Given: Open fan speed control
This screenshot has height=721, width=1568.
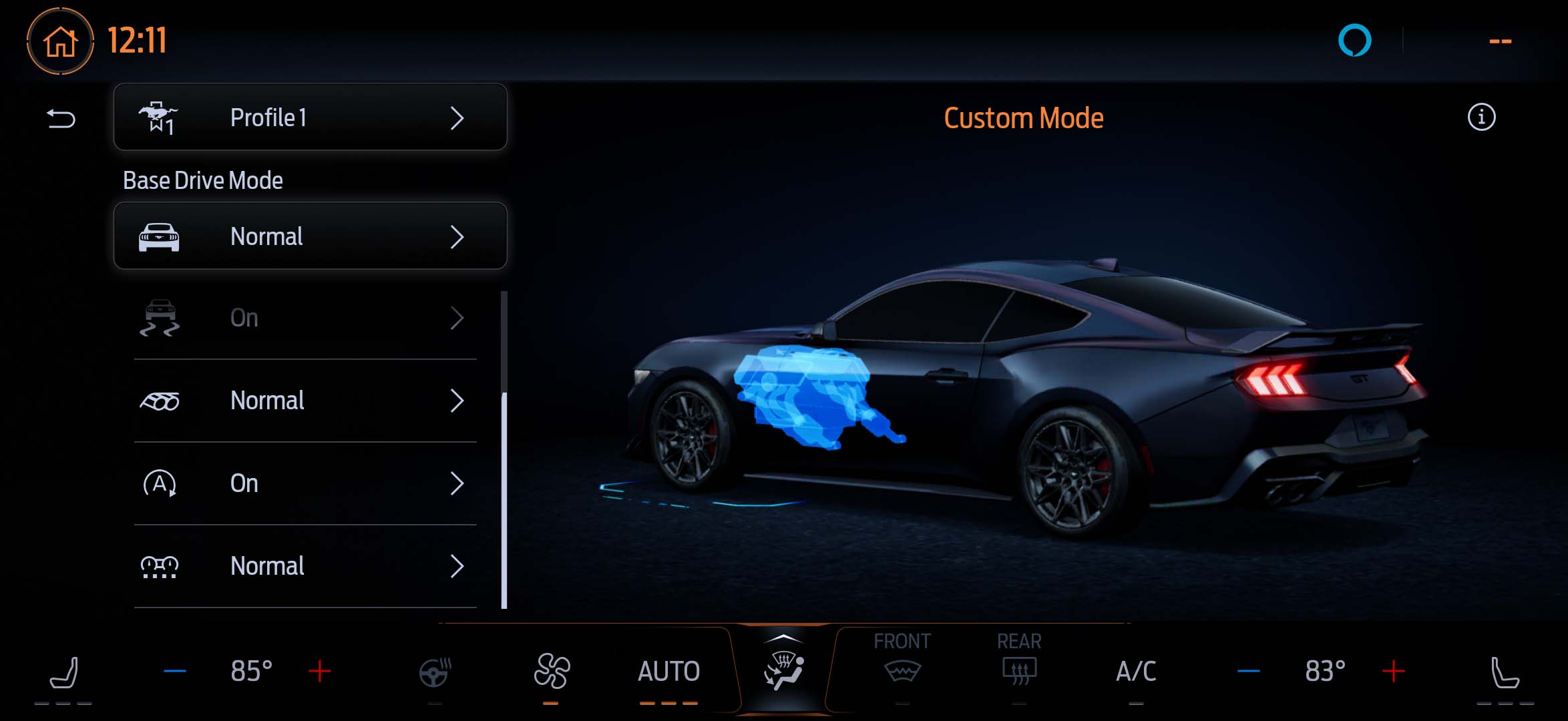Looking at the screenshot, I should click(x=552, y=672).
